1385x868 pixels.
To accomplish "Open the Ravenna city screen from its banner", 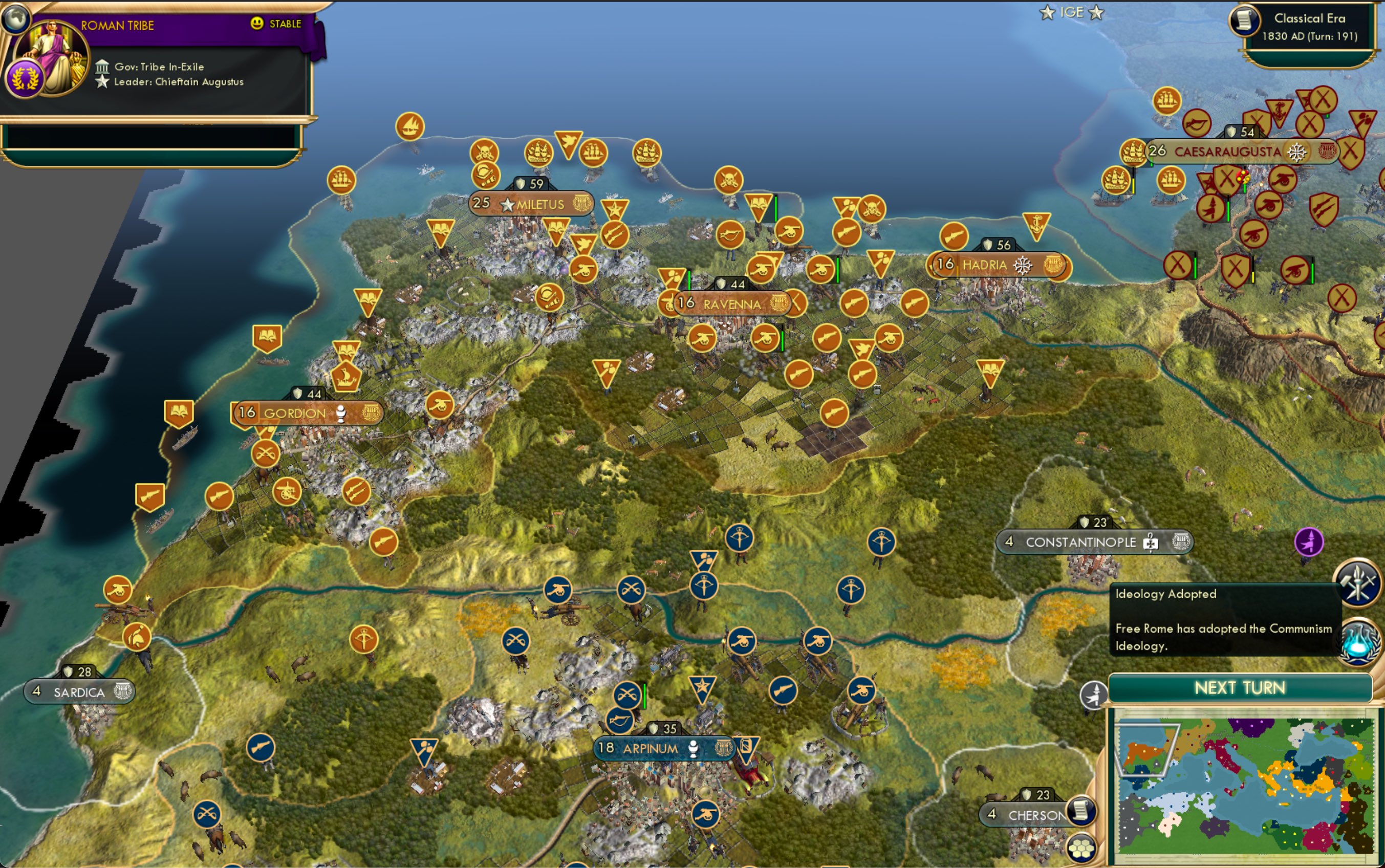I will coord(733,304).
